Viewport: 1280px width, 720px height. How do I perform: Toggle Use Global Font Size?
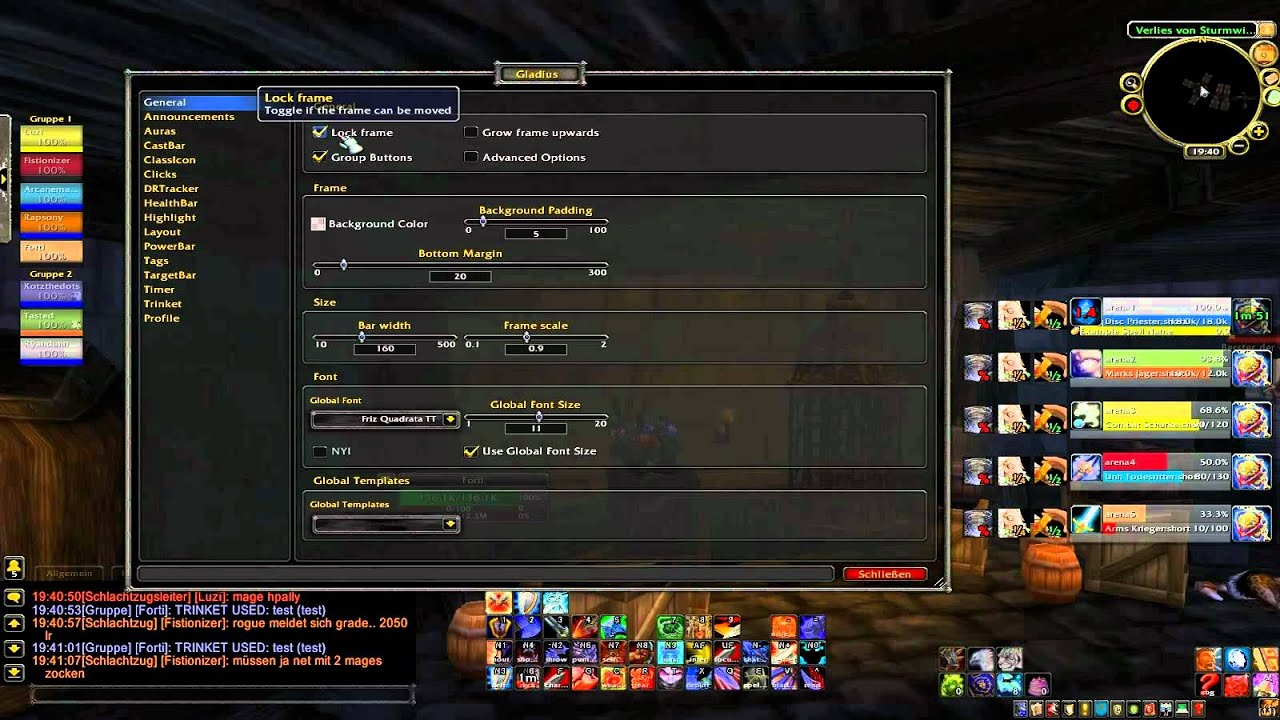[471, 451]
